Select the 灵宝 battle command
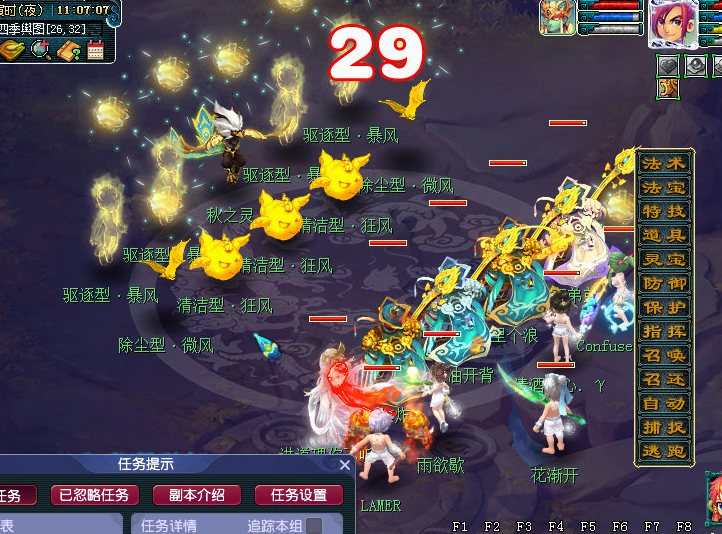The width and height of the screenshot is (722, 534). point(664,259)
